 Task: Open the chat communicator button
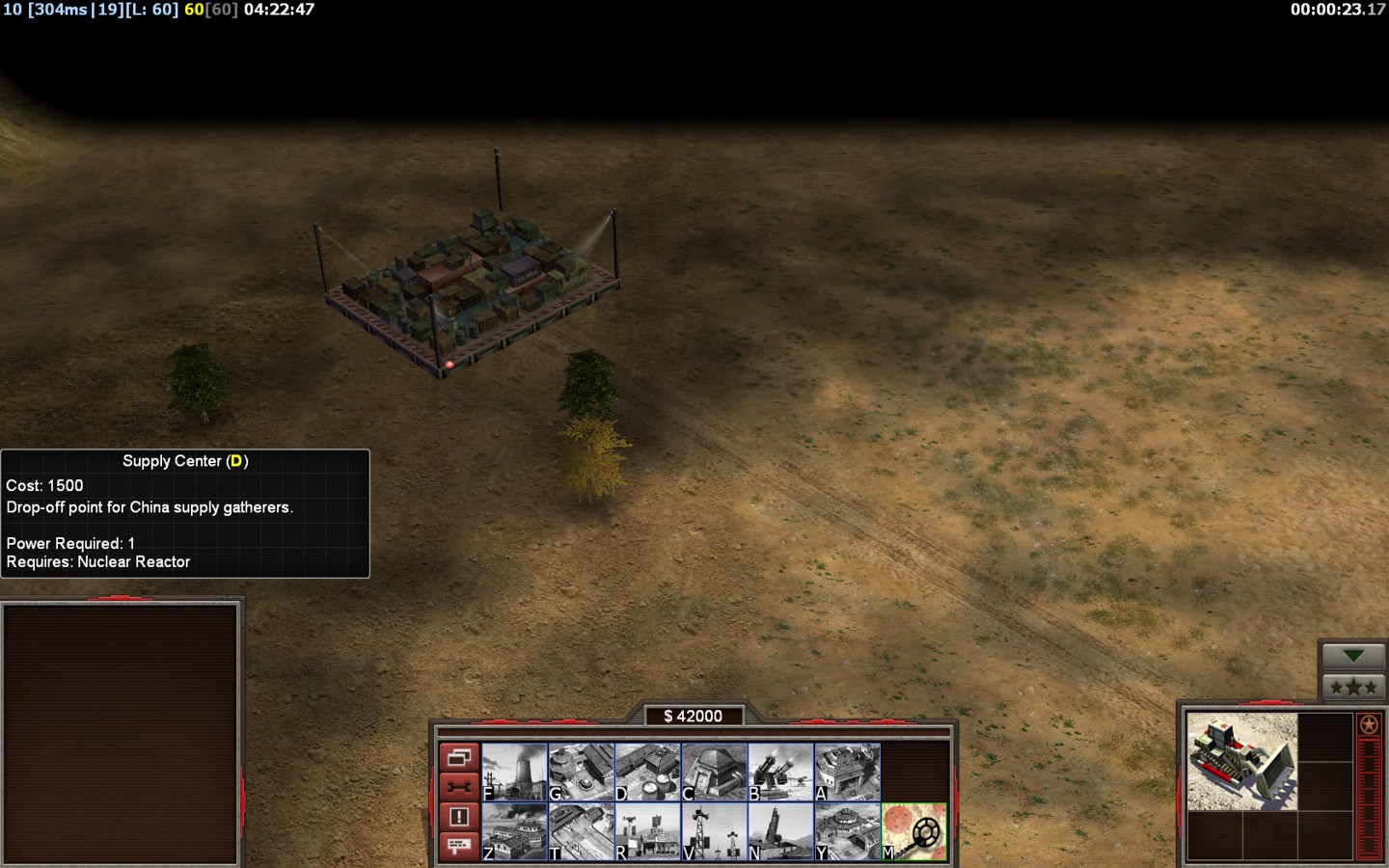pos(459,846)
